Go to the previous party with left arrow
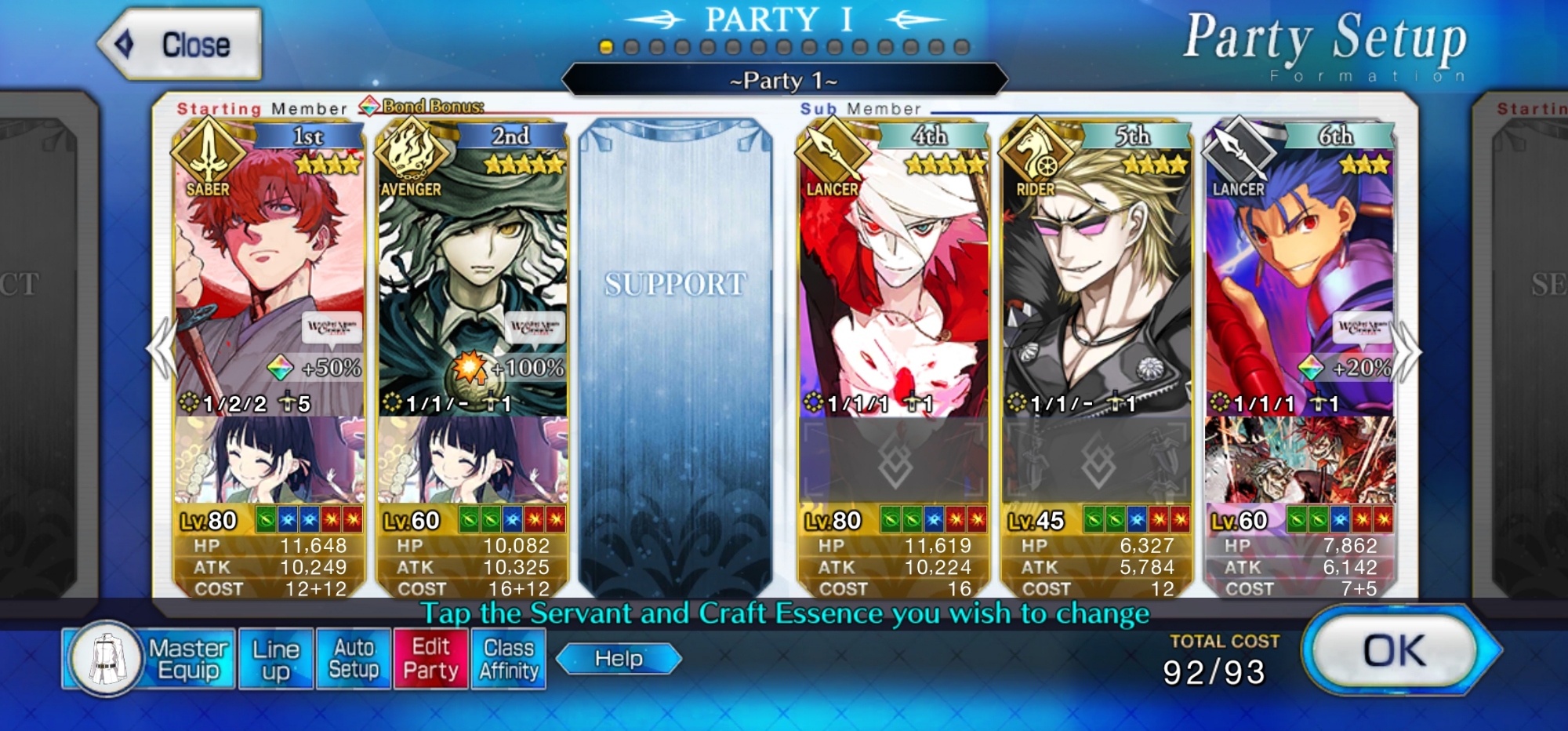The image size is (1568, 731). [162, 349]
